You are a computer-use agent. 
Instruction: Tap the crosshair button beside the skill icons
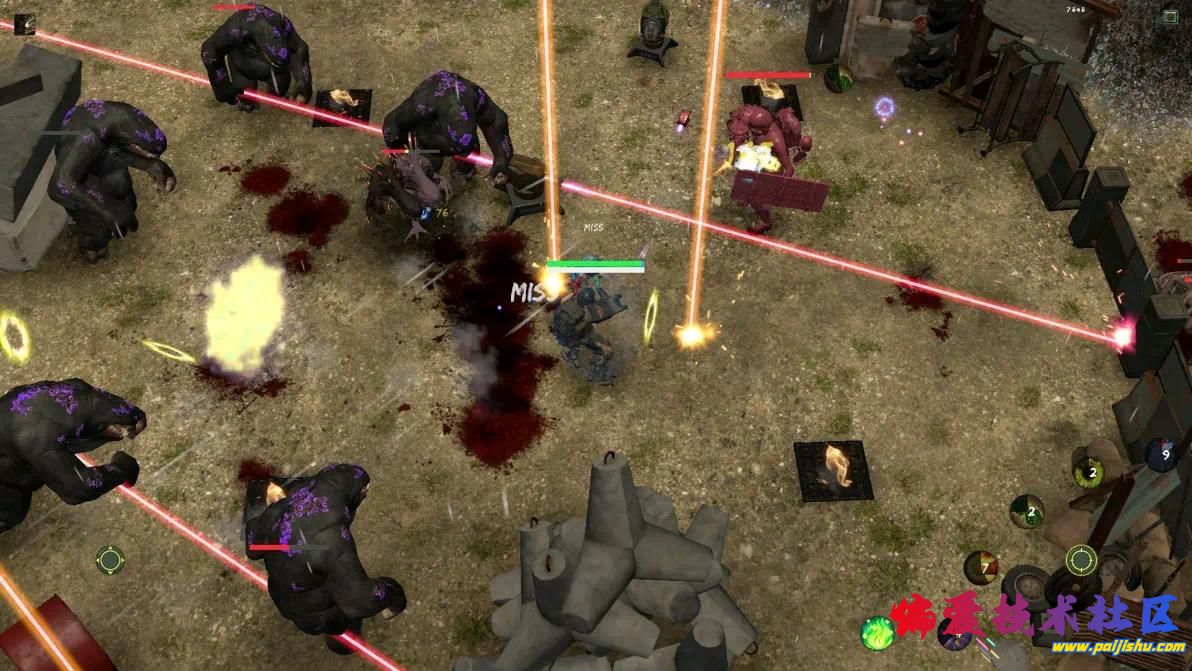(1081, 560)
